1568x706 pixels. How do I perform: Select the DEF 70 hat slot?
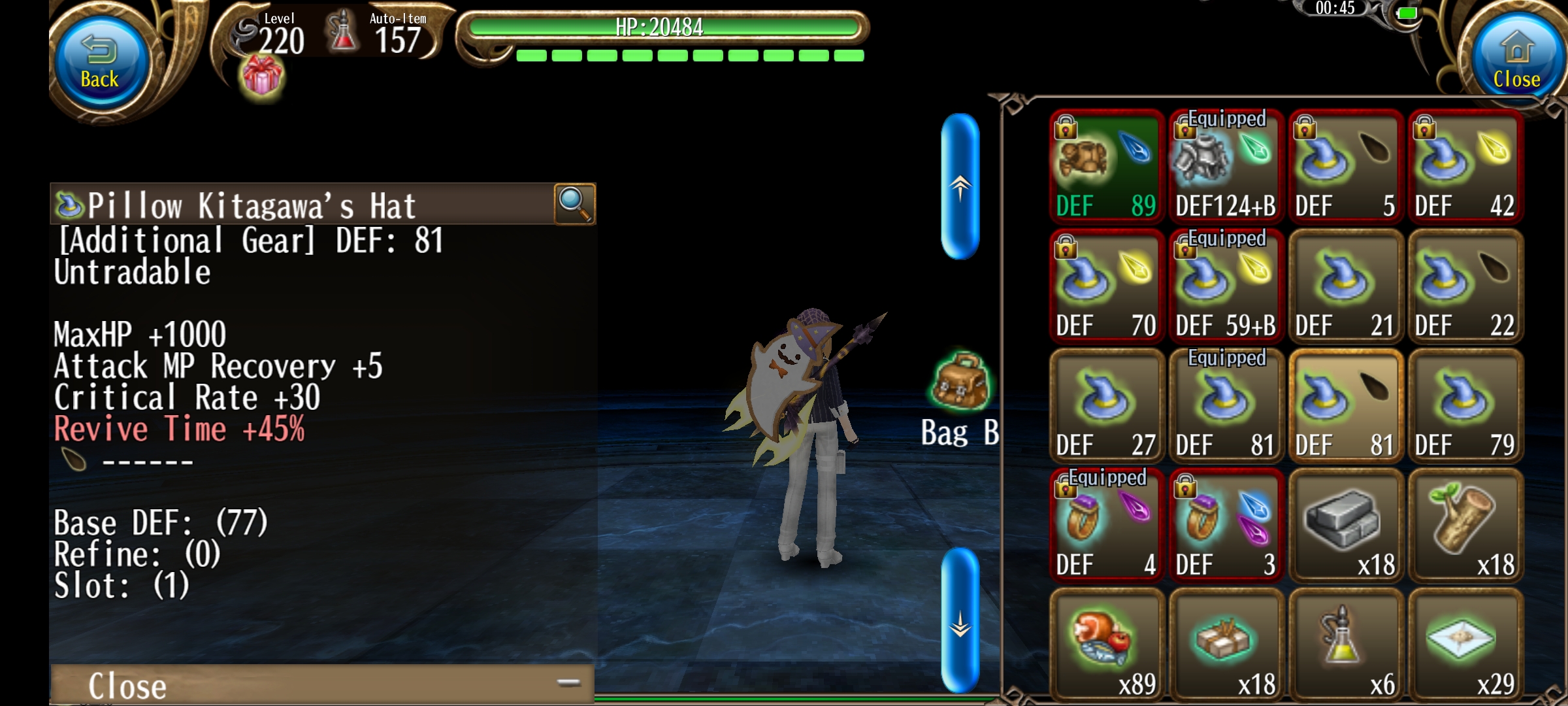point(1106,286)
